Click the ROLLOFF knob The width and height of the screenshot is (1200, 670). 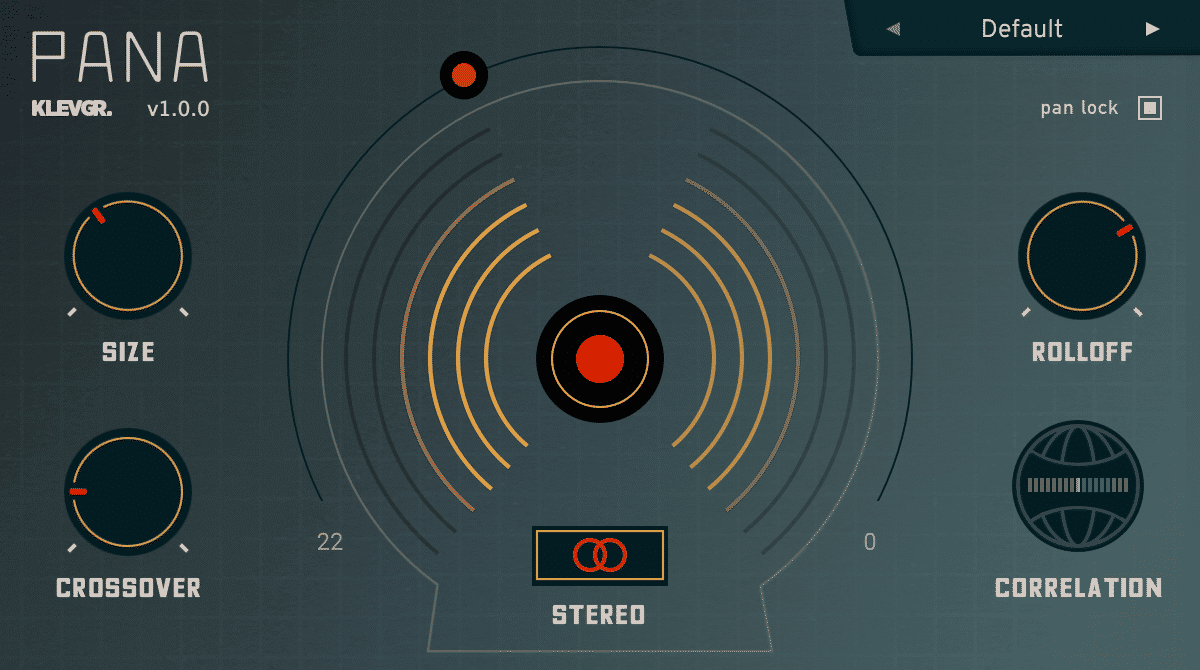tap(1081, 256)
